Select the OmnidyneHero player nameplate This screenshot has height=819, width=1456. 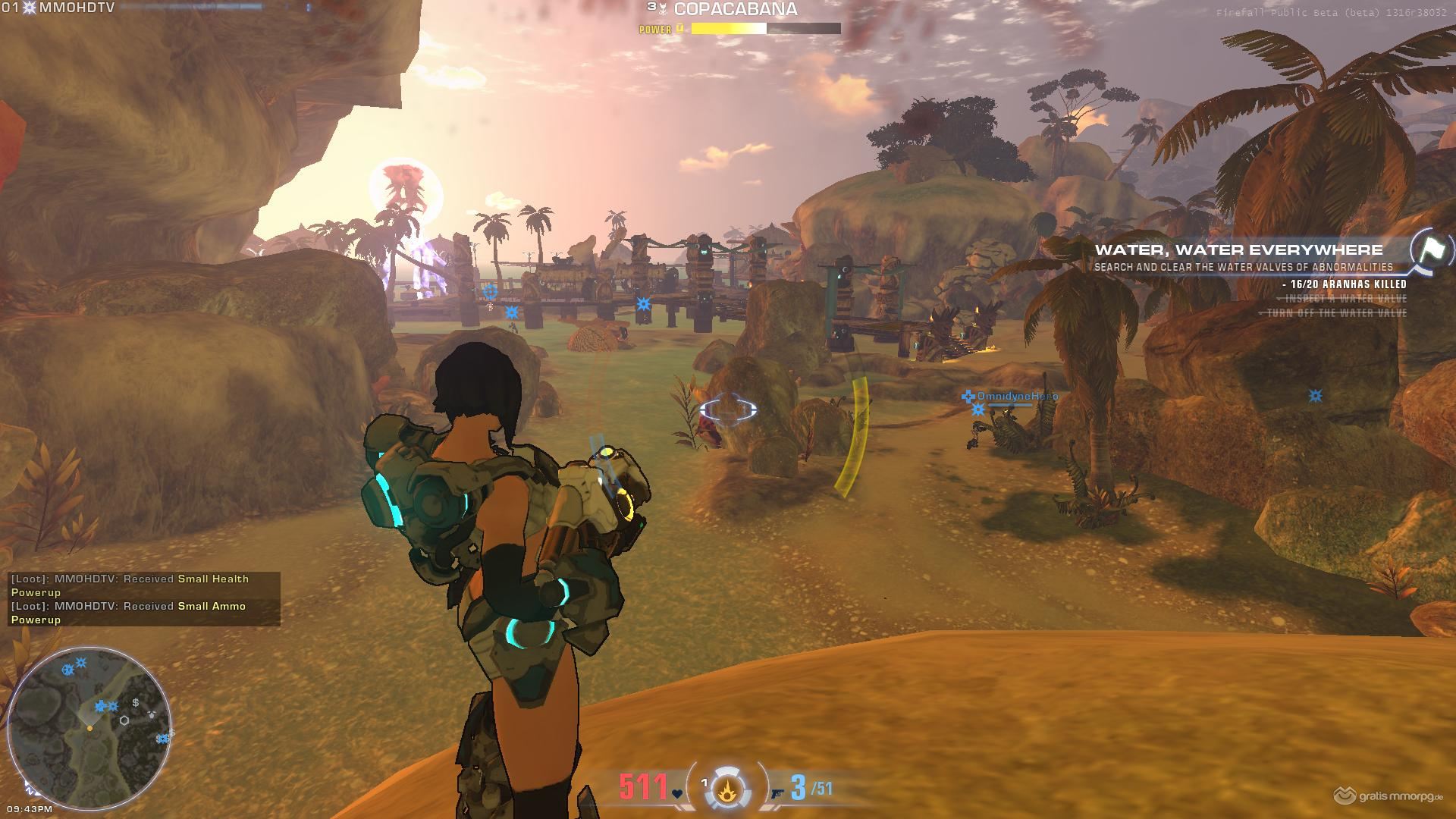coord(1016,397)
